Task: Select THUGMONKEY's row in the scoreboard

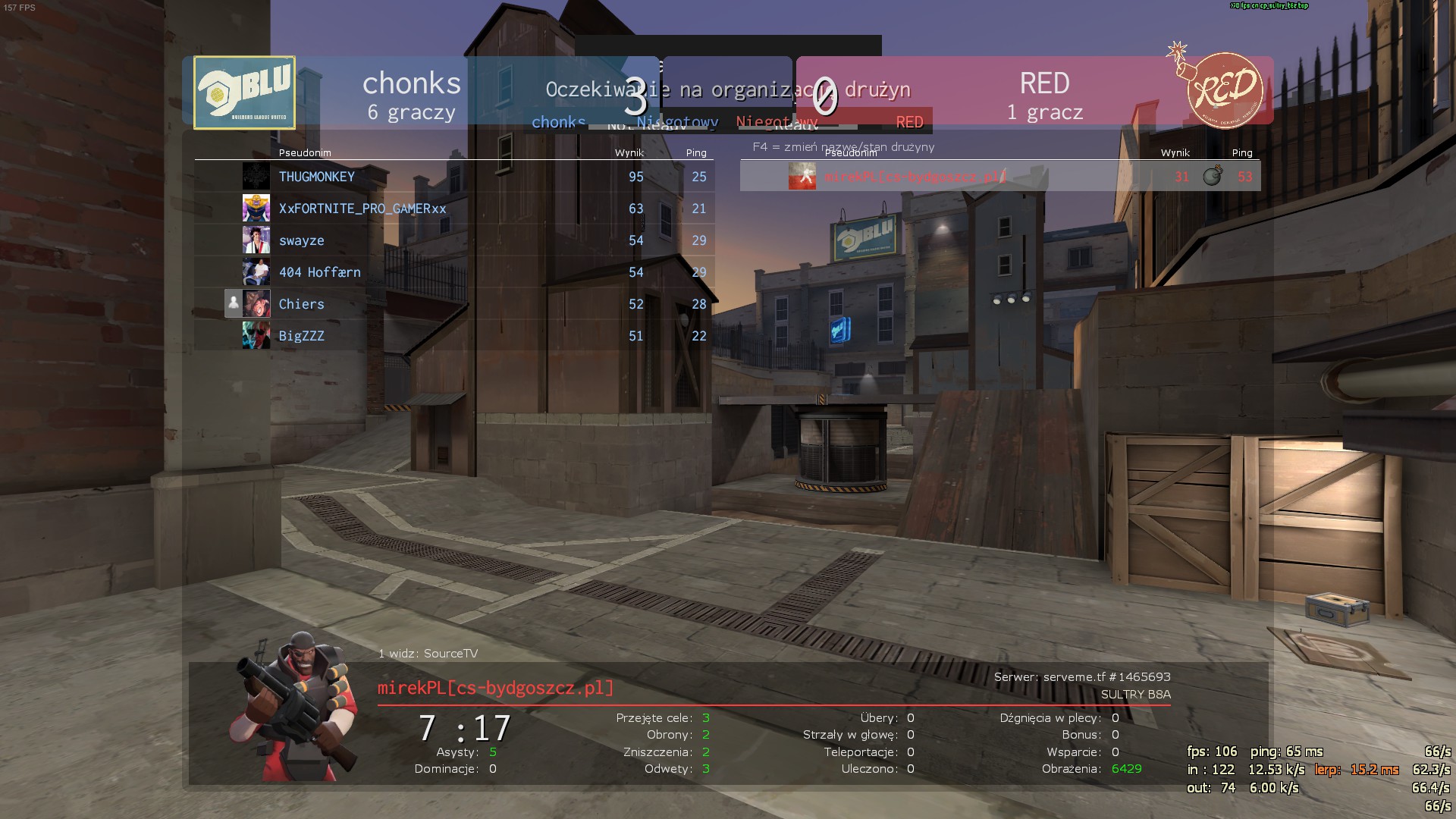Action: click(x=453, y=177)
